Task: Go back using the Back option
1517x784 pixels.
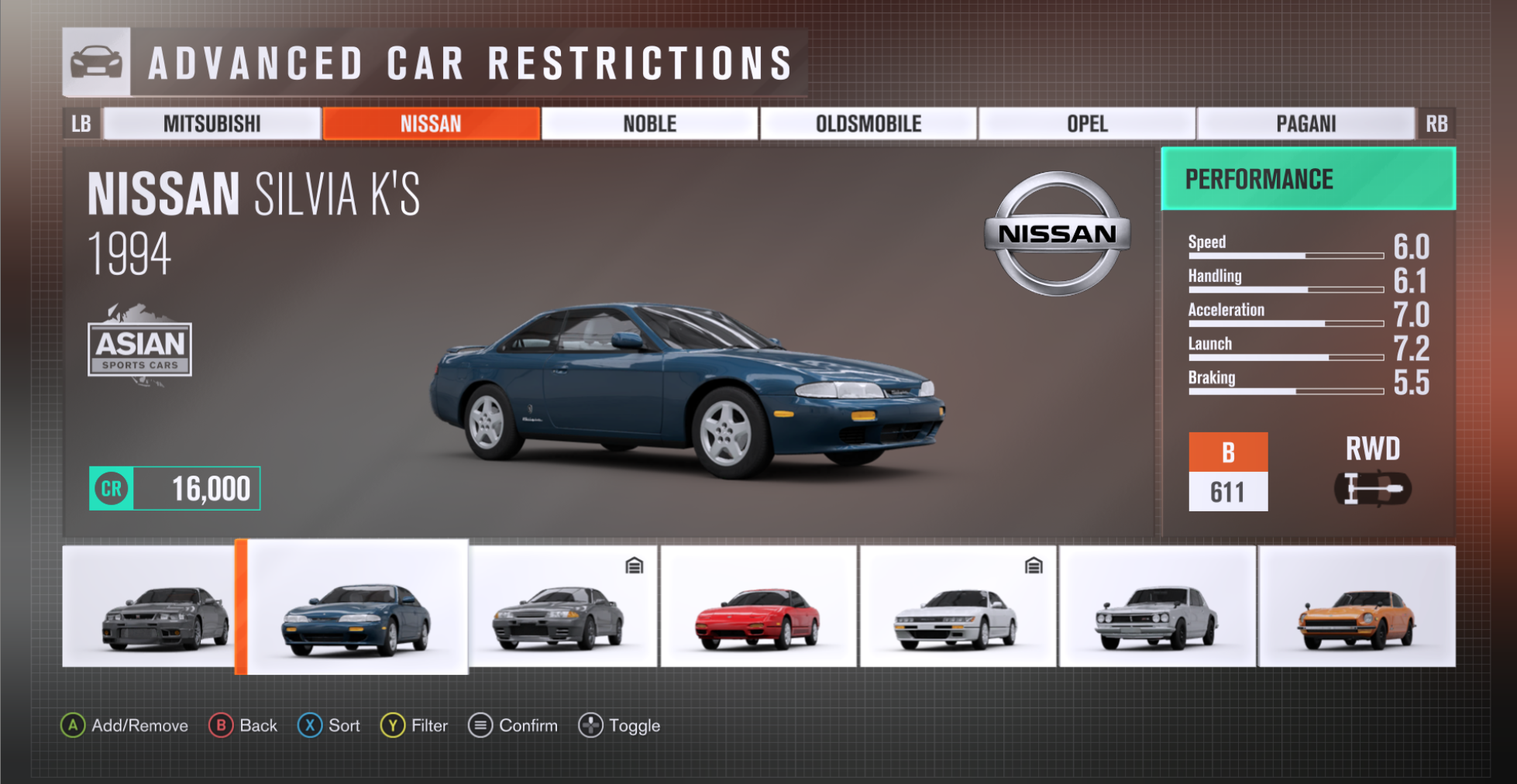Action: [243, 726]
